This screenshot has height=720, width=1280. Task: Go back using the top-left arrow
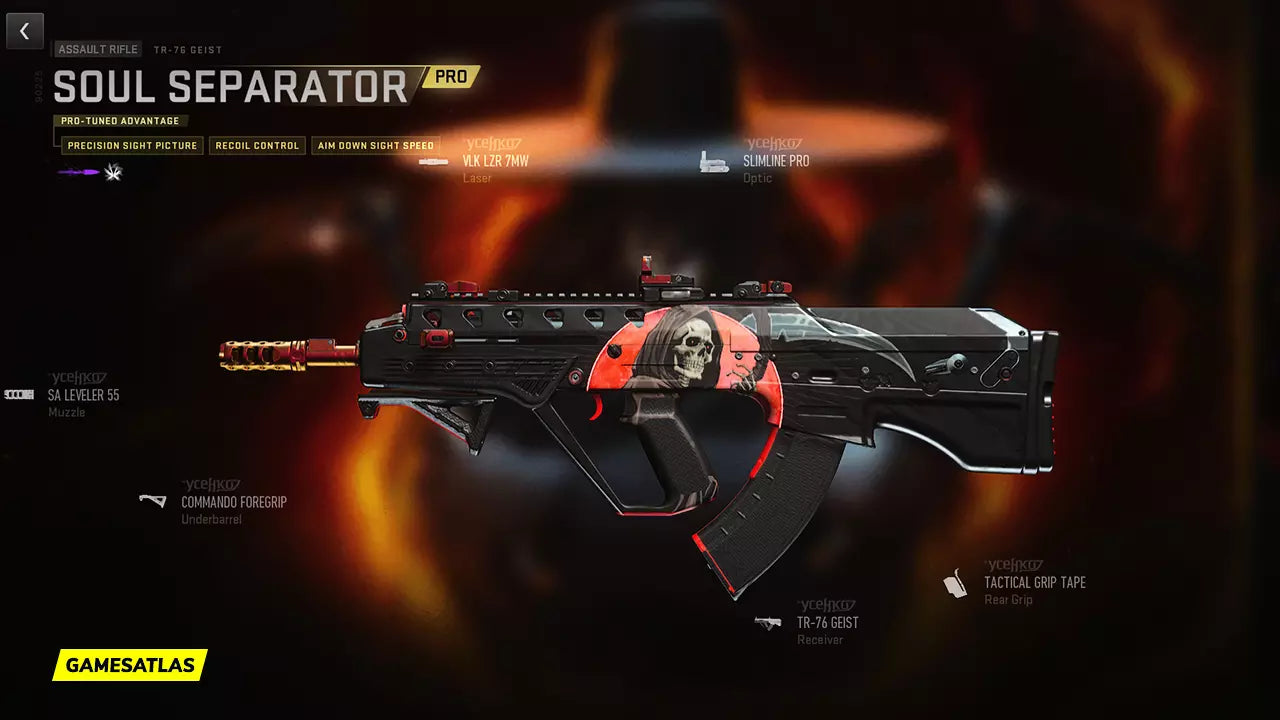[x=25, y=31]
